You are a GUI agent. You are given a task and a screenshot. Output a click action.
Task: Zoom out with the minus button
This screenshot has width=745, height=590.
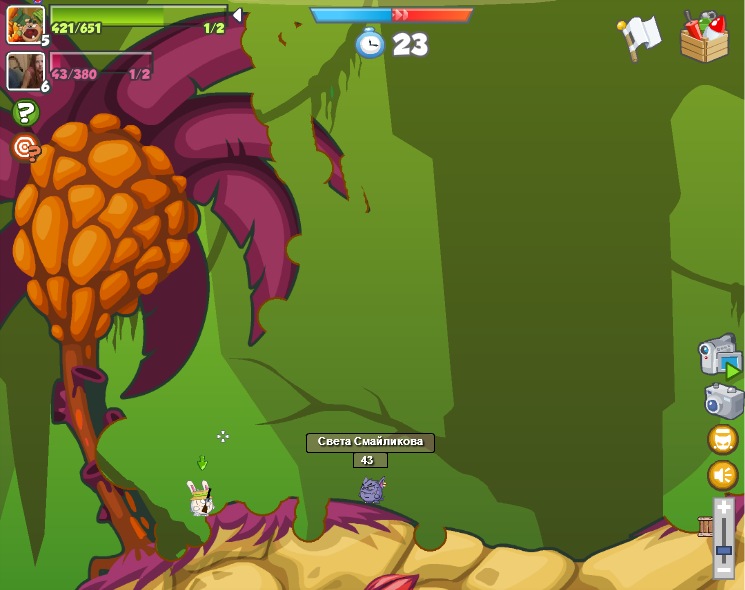[x=724, y=569]
